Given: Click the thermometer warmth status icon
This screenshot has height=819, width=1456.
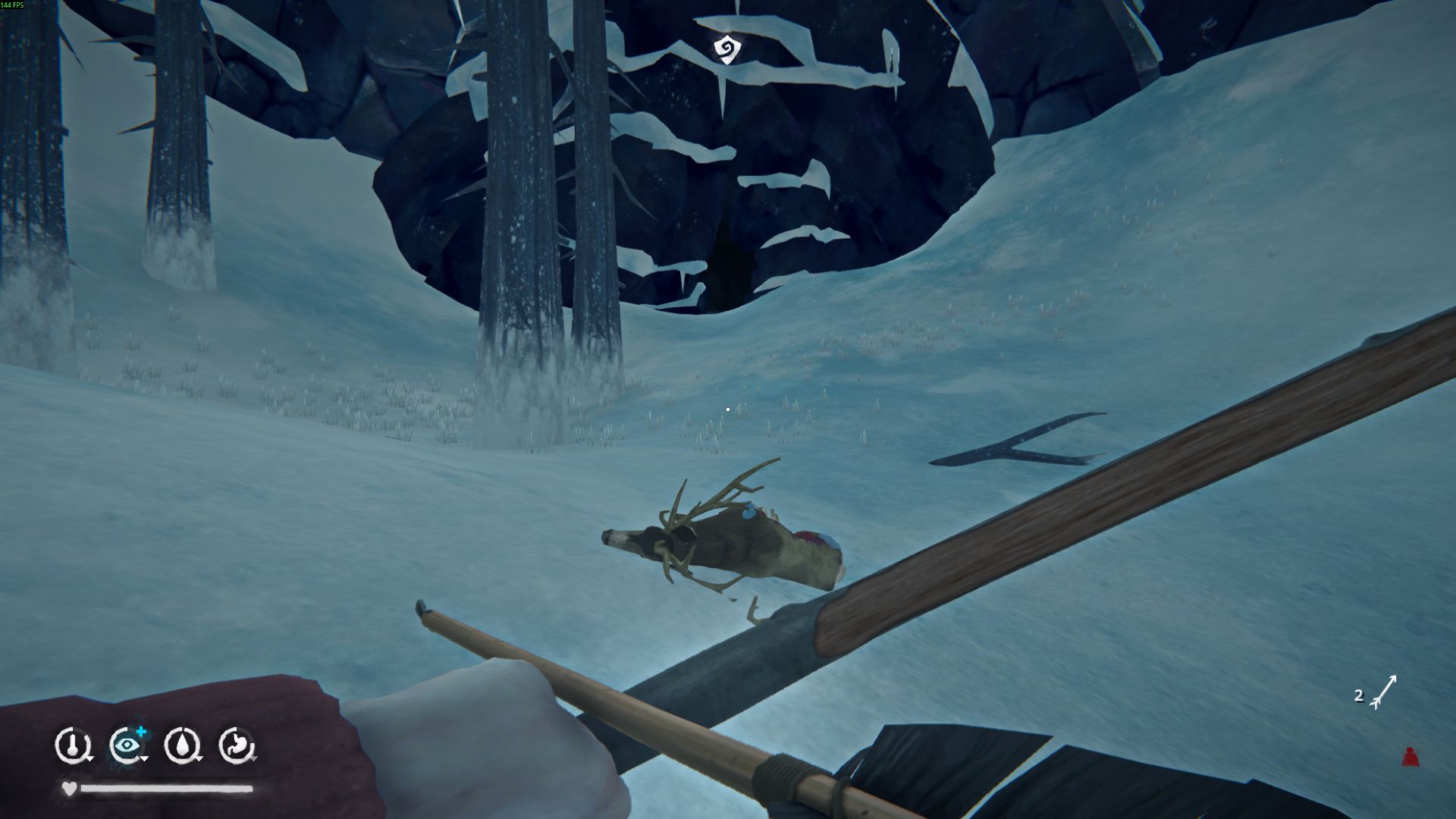Looking at the screenshot, I should [x=72, y=745].
